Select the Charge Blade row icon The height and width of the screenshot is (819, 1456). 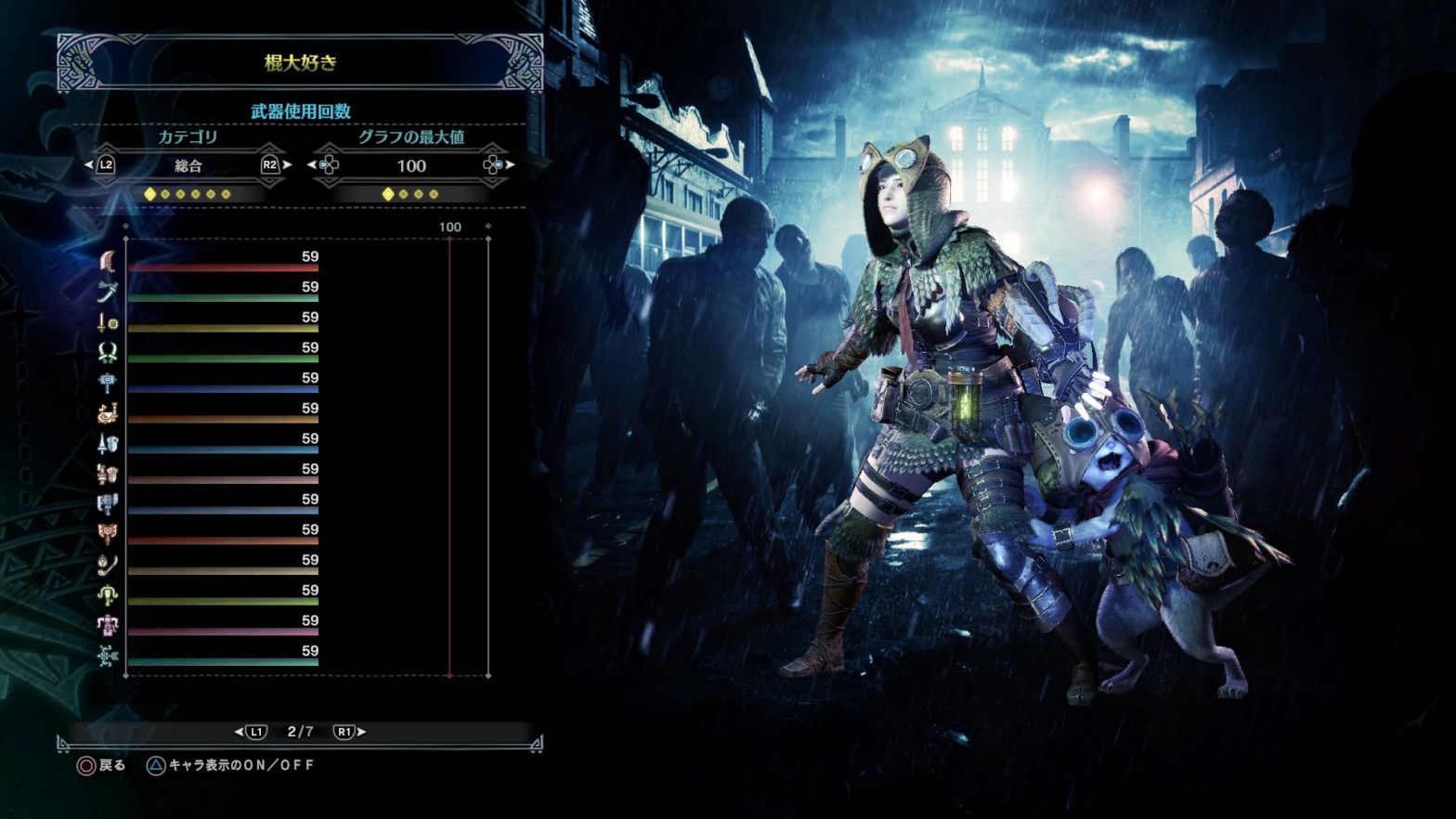point(108,535)
